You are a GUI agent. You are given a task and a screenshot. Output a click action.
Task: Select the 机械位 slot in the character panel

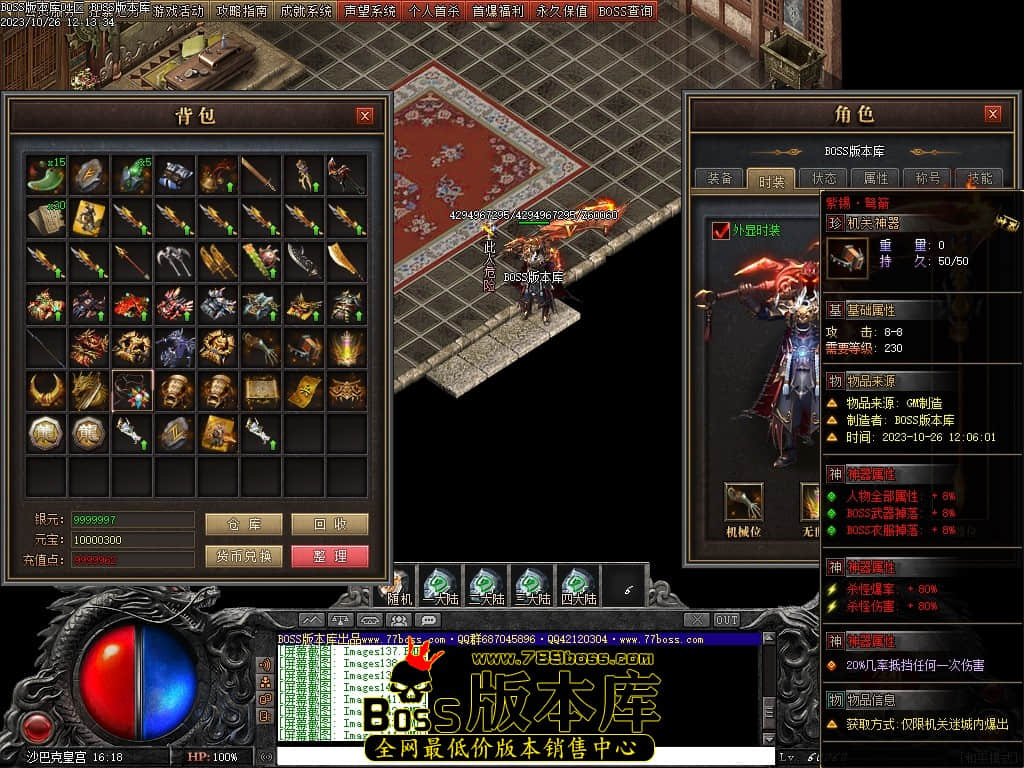743,502
